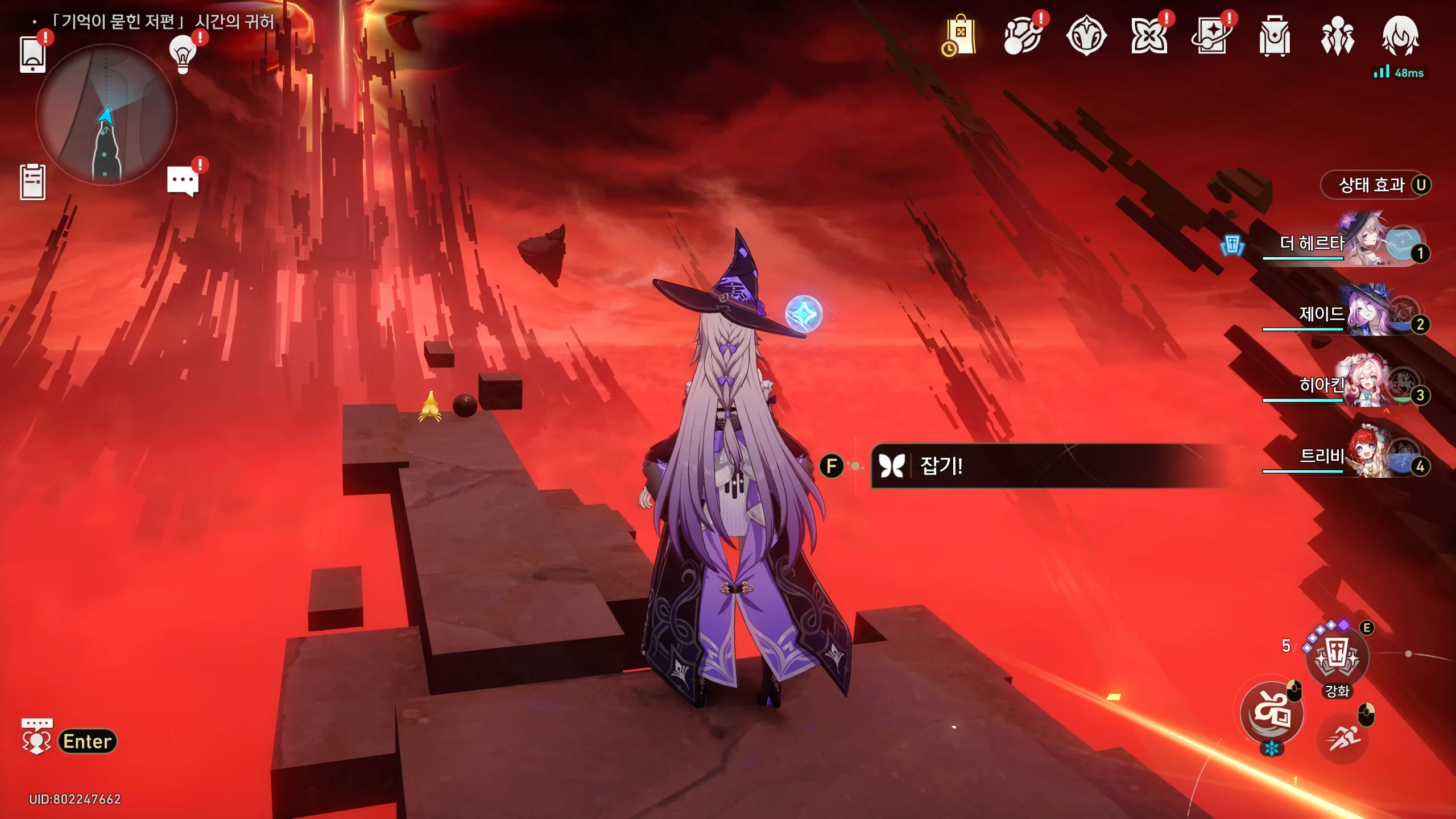Open the travel log compass icon
This screenshot has width=1456, height=819.
click(x=1086, y=36)
